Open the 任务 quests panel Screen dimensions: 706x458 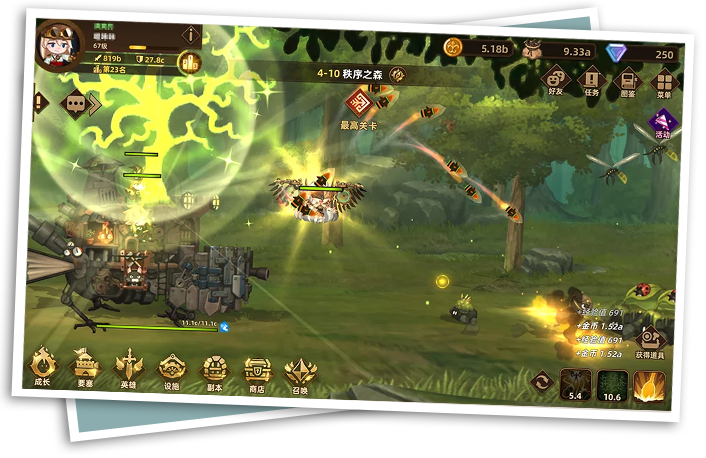592,81
